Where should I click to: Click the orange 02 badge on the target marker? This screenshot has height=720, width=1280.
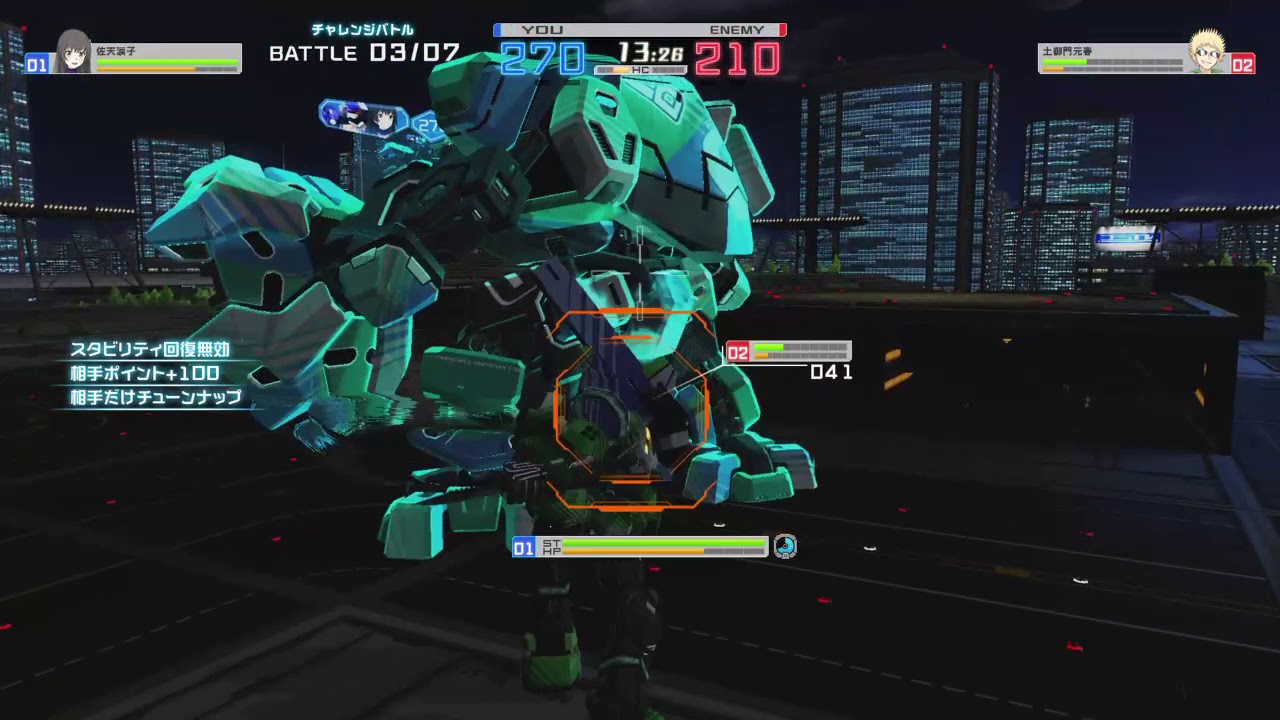[740, 352]
